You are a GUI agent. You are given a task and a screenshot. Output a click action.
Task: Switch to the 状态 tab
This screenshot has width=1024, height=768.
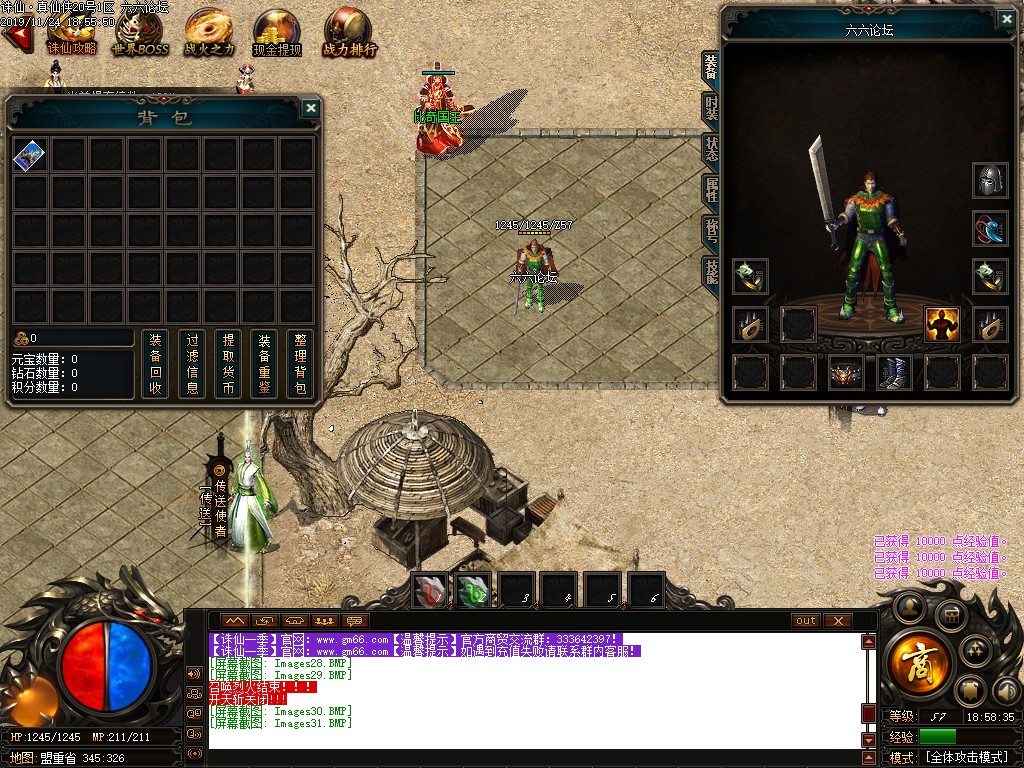click(x=711, y=150)
